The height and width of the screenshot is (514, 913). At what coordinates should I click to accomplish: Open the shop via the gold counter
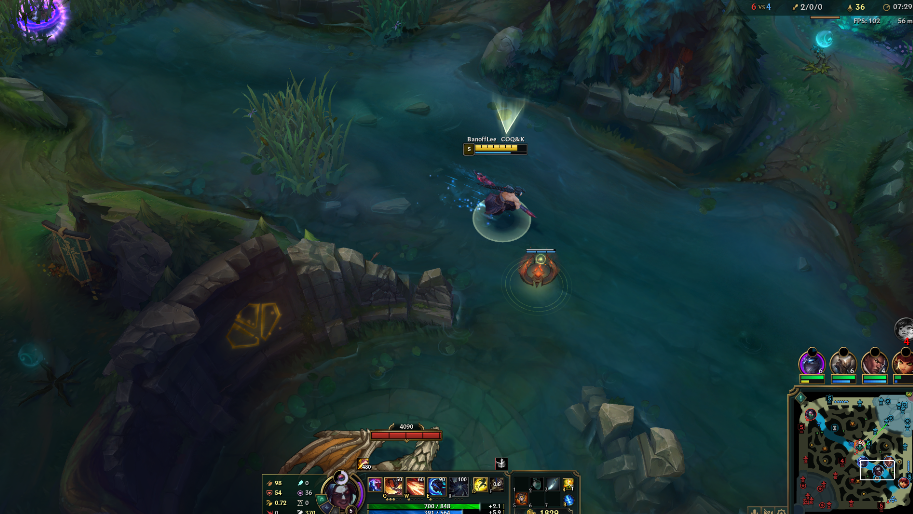point(544,510)
